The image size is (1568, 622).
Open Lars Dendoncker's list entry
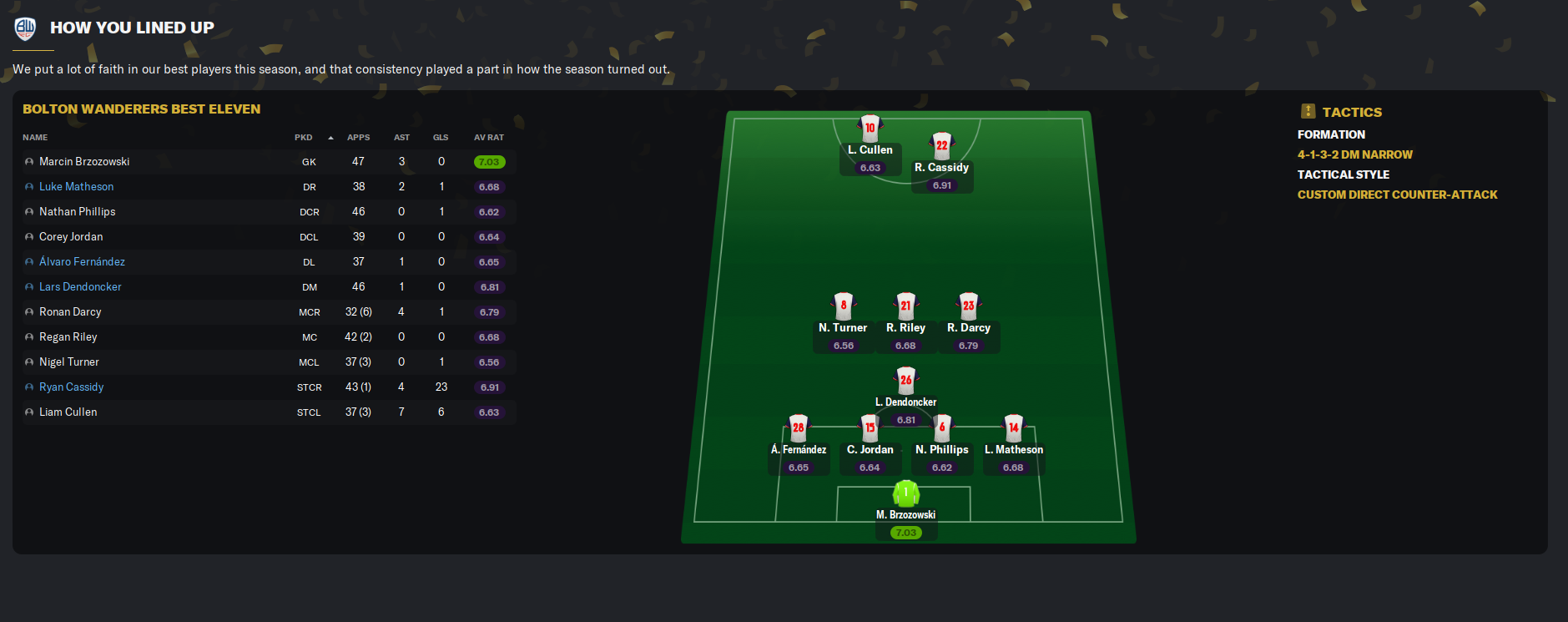(80, 287)
